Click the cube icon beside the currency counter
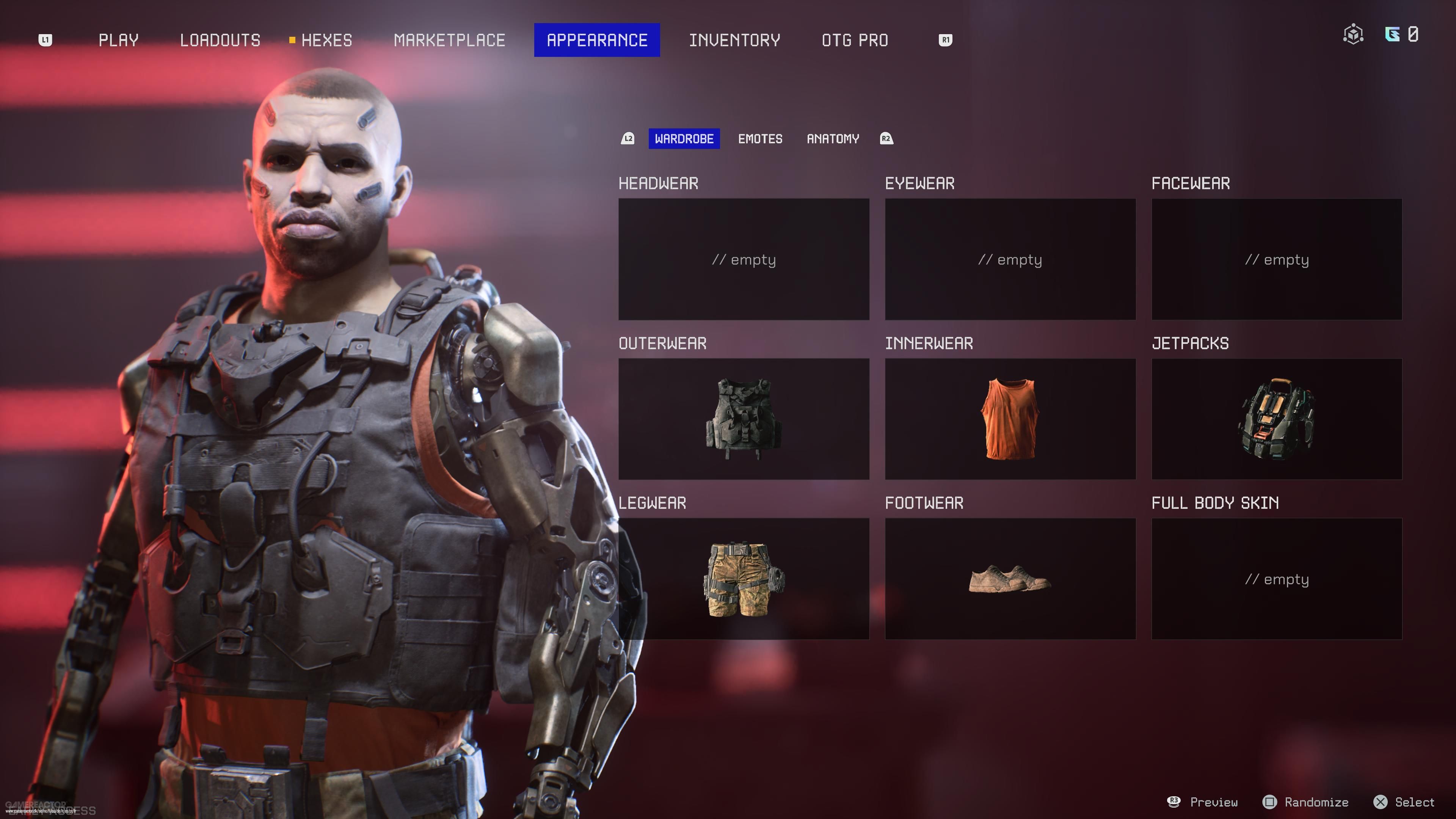Image resolution: width=1456 pixels, height=819 pixels. click(1353, 35)
